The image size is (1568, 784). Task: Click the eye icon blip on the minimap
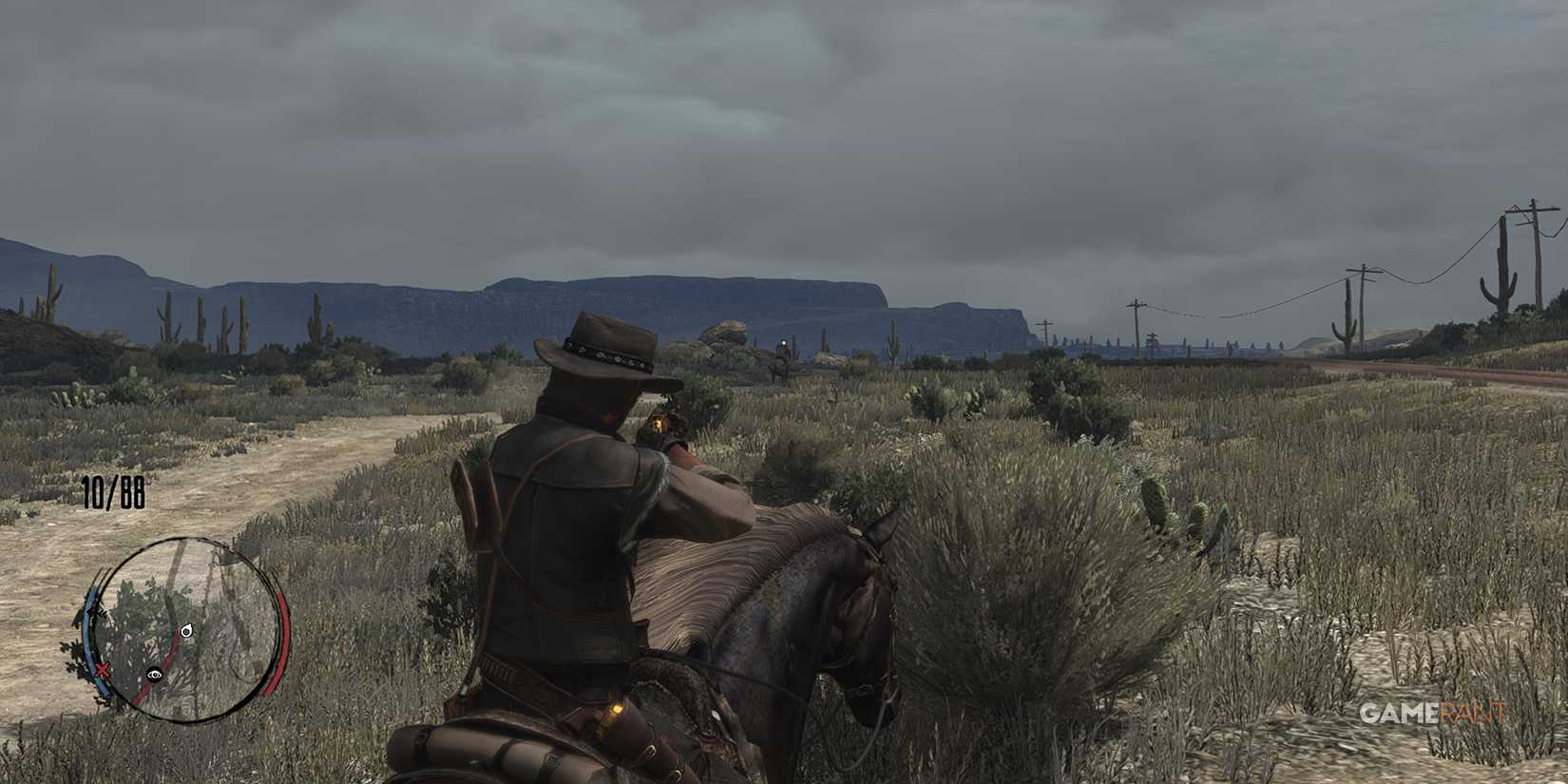pos(156,675)
